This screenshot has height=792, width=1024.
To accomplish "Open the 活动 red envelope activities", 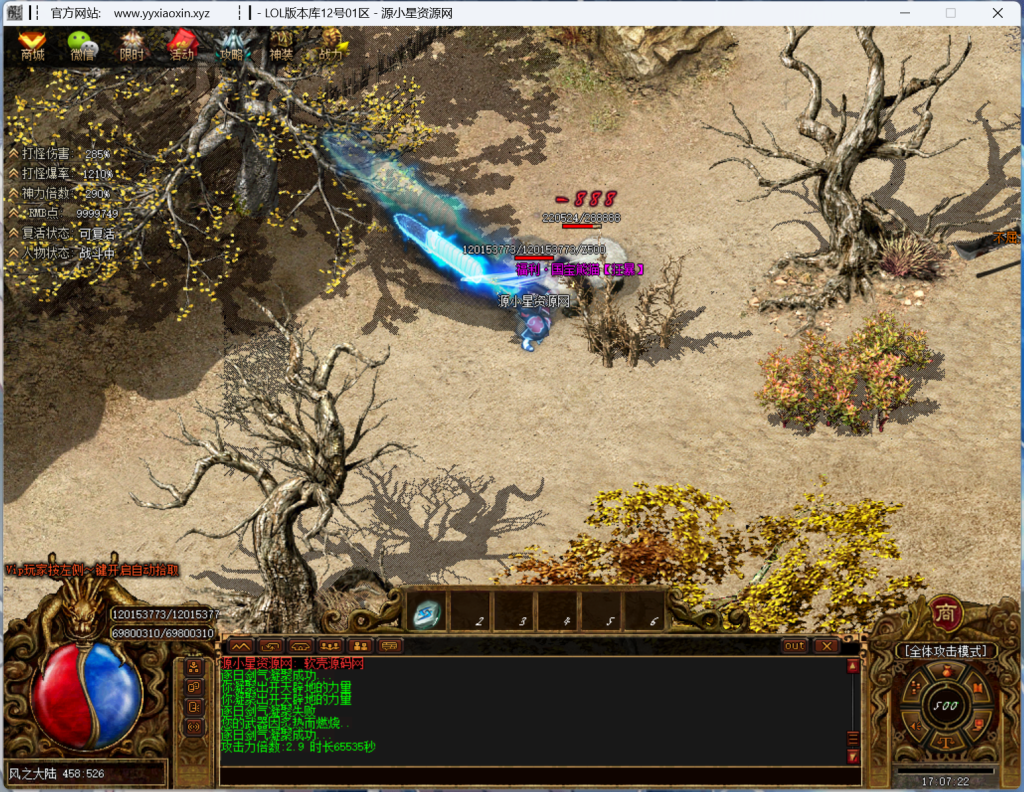I will point(181,46).
